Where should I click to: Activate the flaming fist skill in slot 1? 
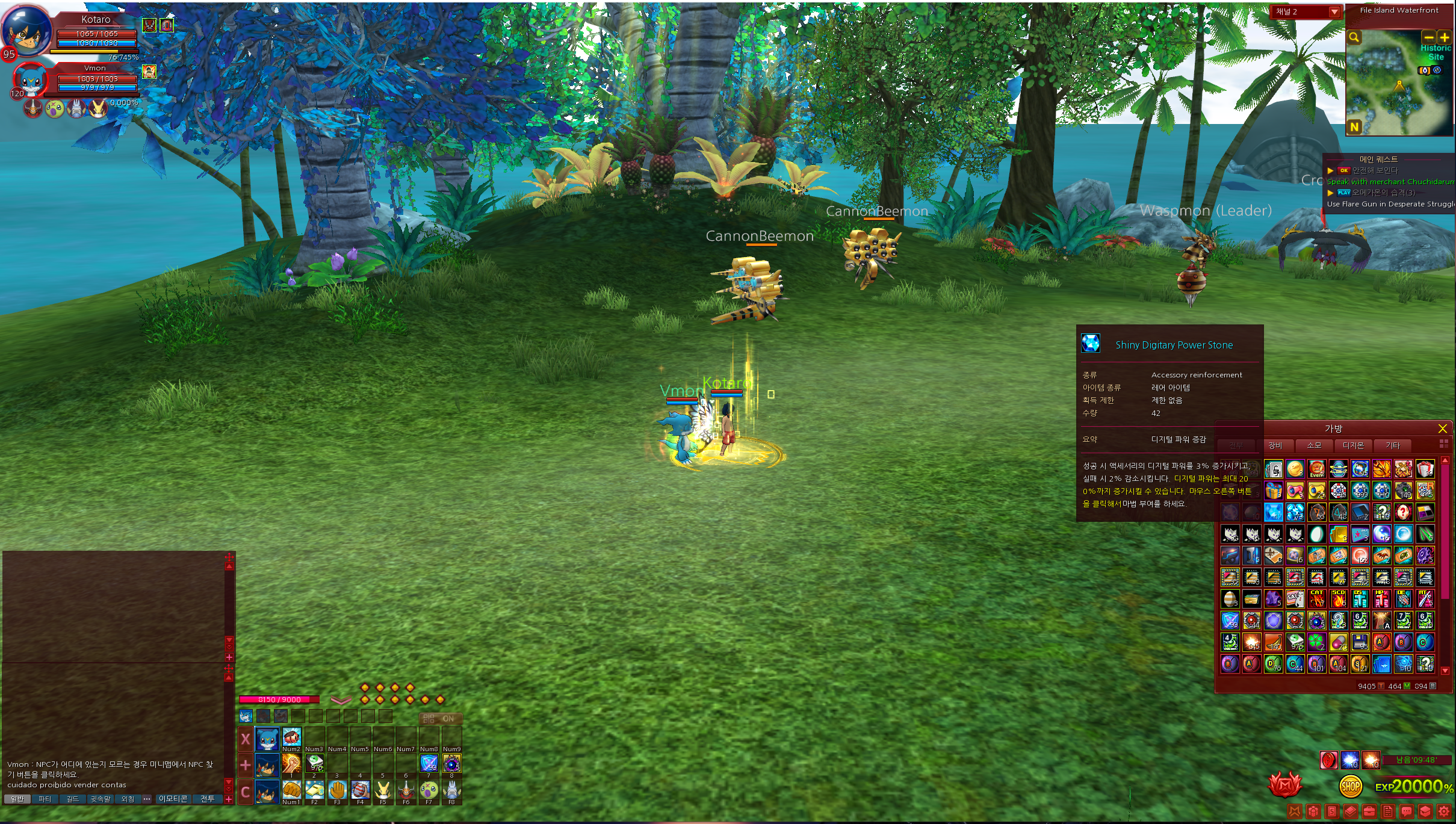tap(291, 764)
